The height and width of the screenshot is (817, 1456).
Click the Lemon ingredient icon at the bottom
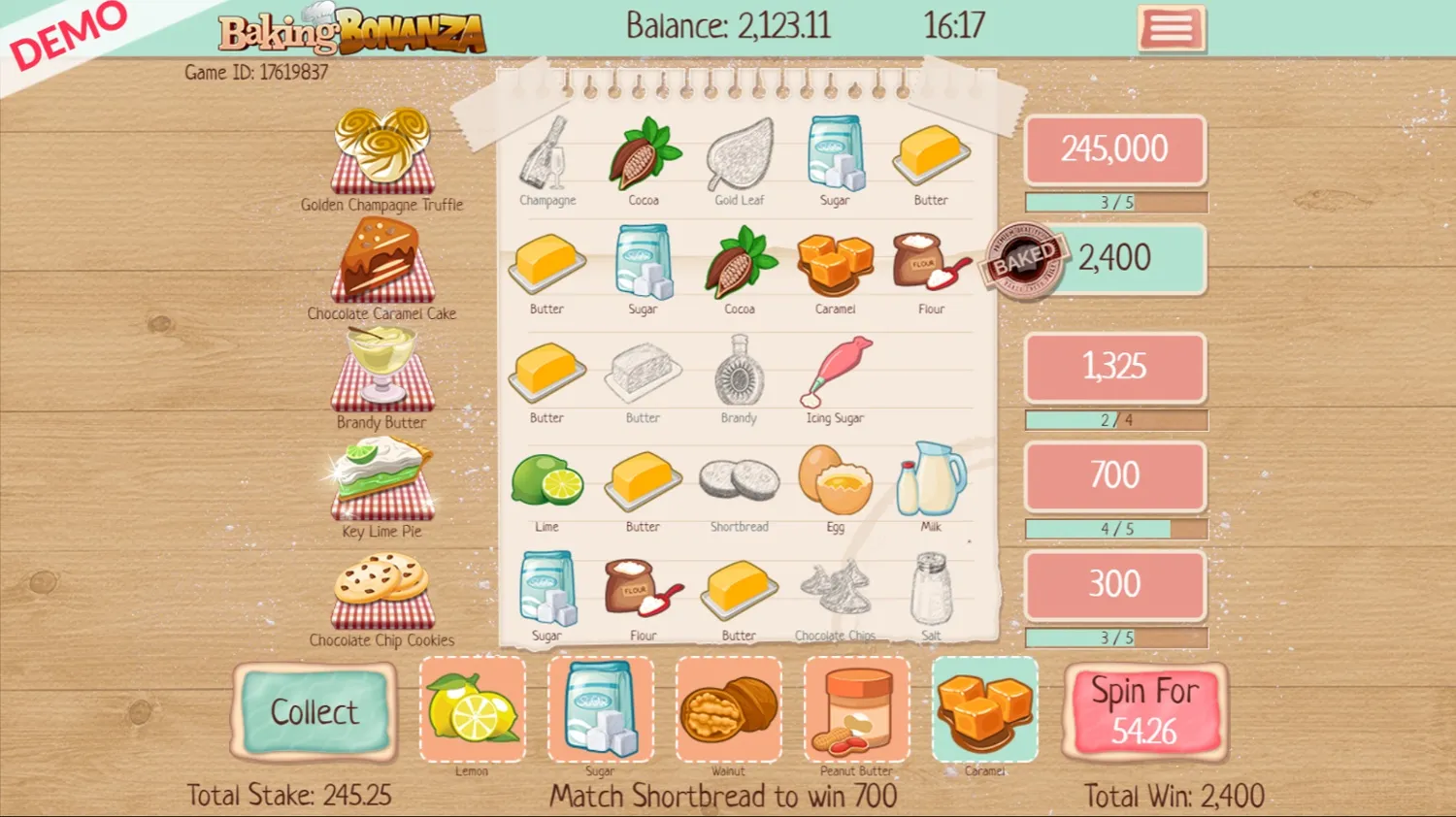[473, 708]
